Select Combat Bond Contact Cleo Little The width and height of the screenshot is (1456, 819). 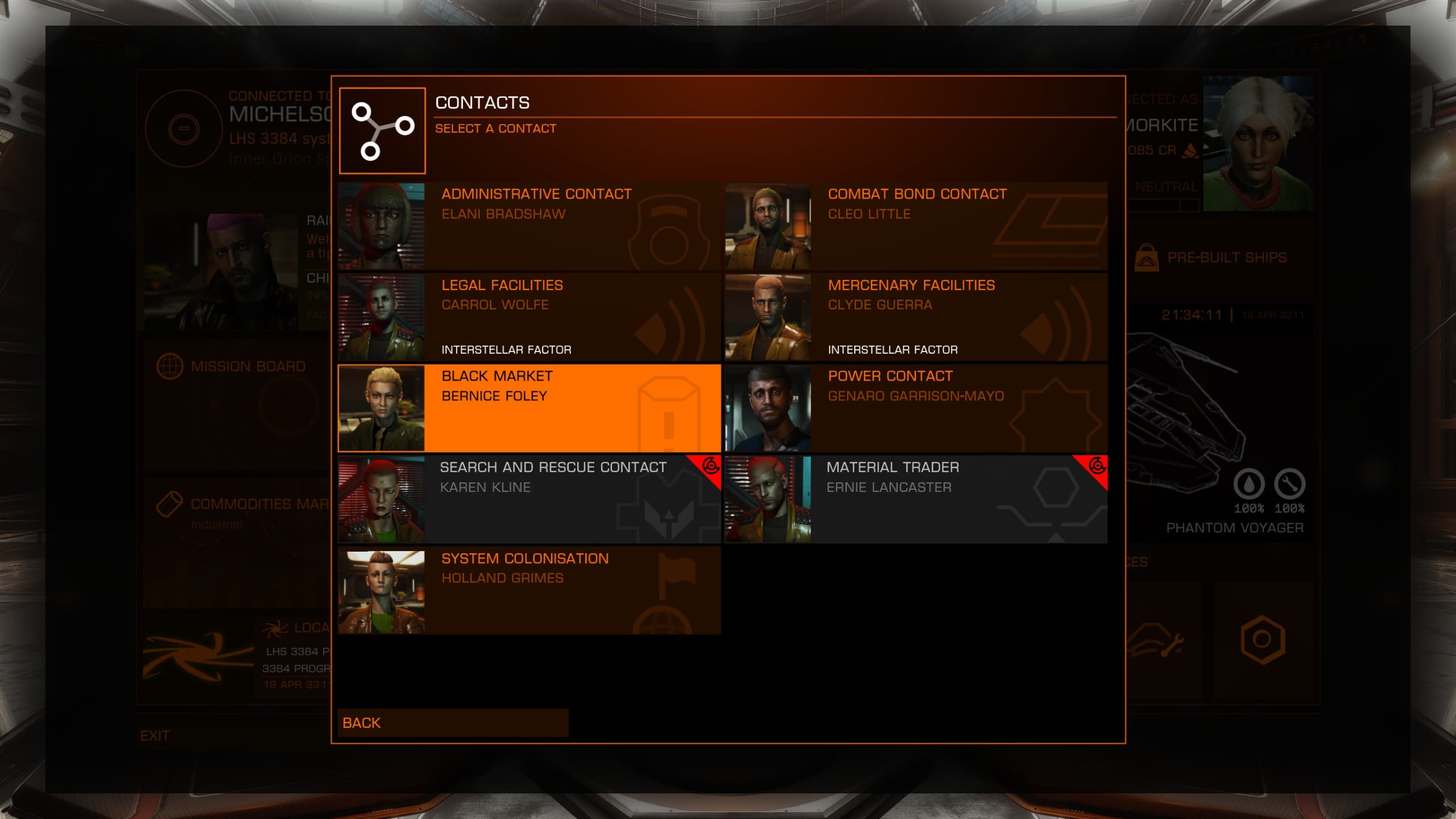[916, 226]
